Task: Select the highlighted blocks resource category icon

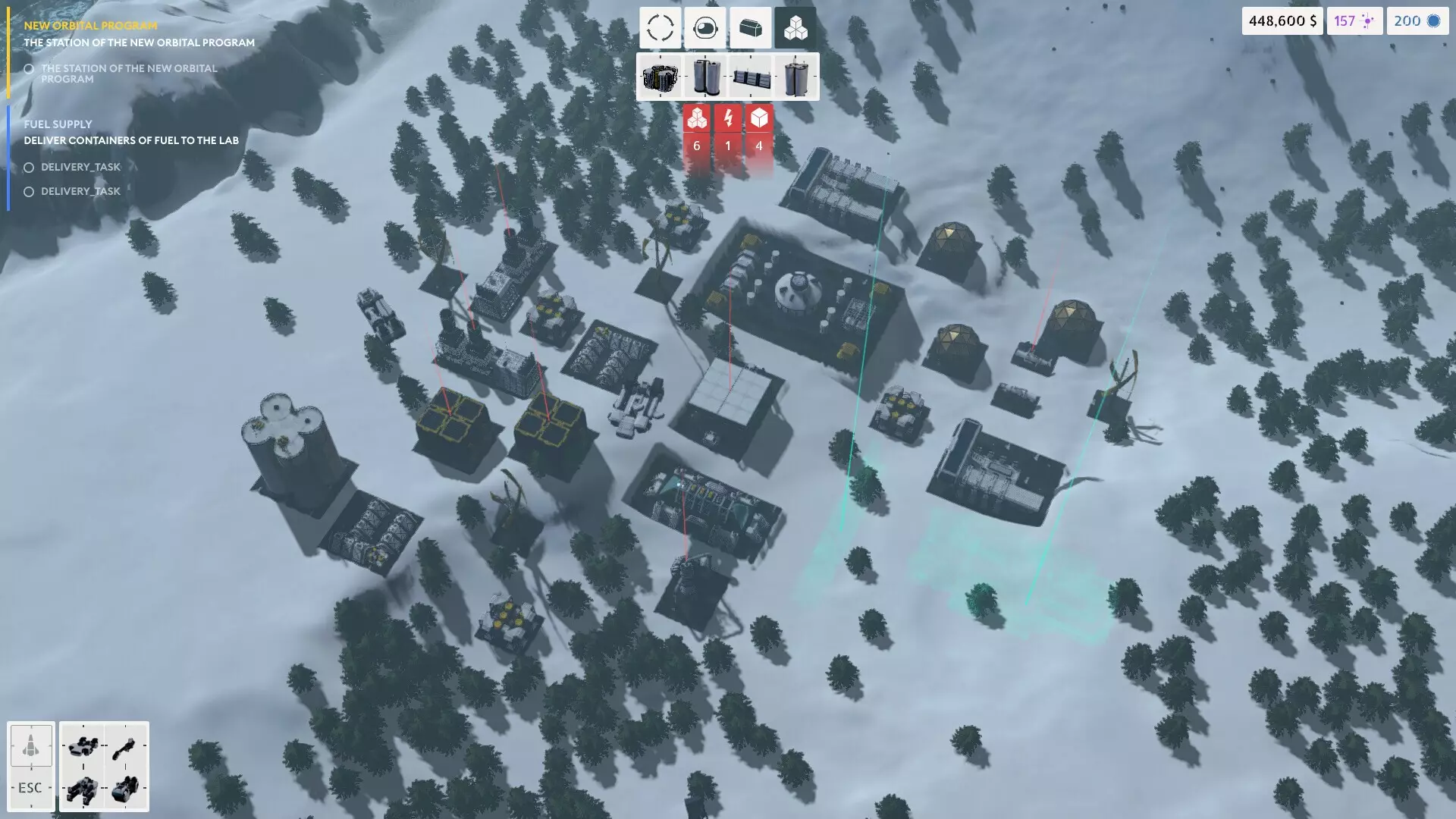Action: point(795,28)
